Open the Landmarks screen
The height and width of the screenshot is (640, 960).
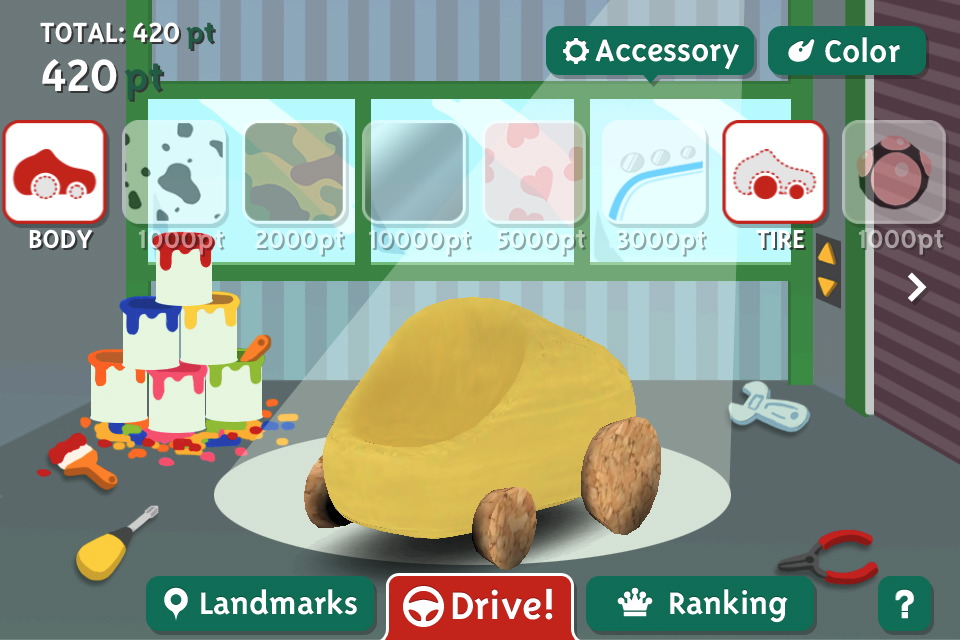(x=260, y=604)
